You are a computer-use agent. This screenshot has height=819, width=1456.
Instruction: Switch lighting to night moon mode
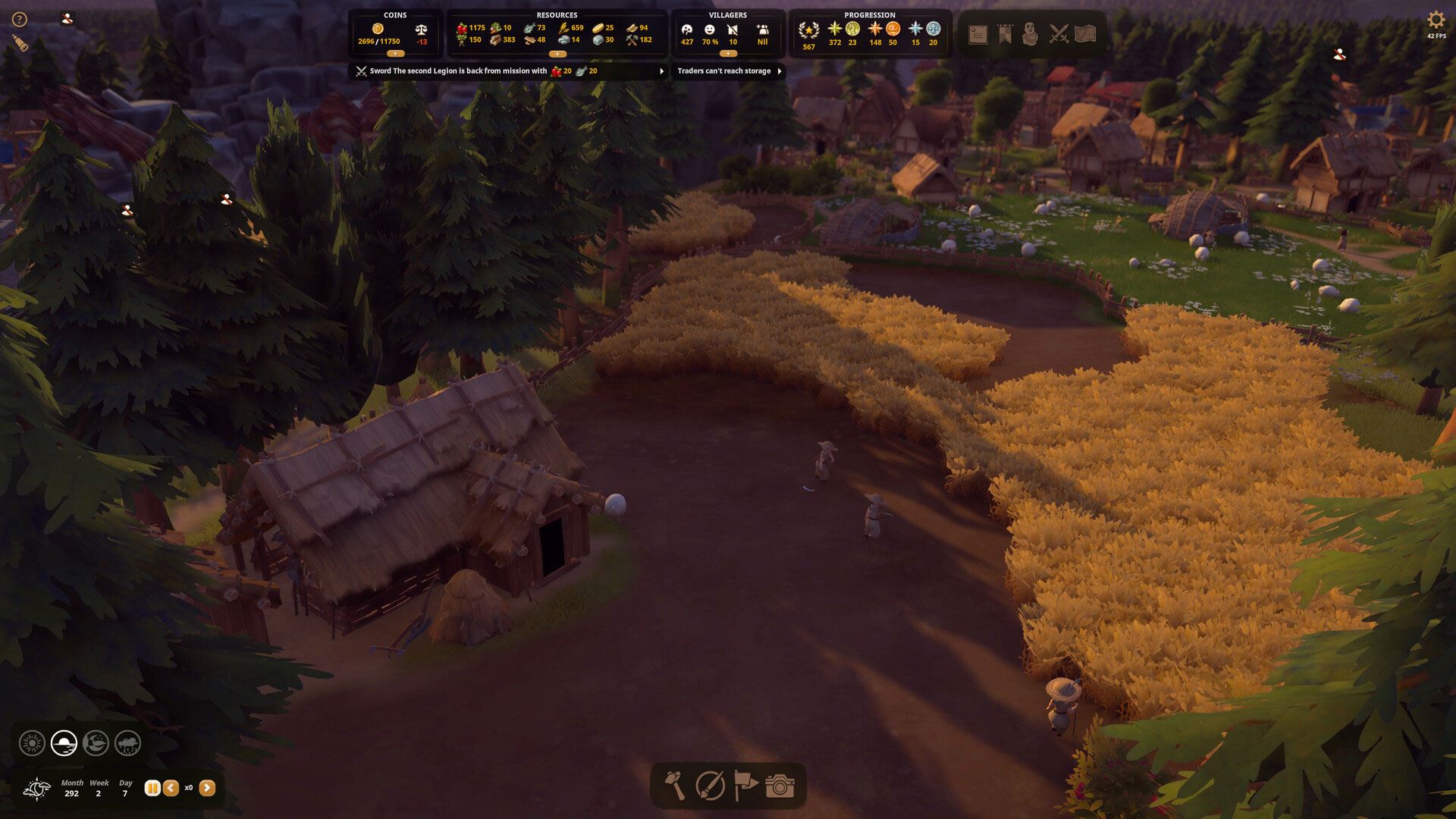[x=96, y=743]
